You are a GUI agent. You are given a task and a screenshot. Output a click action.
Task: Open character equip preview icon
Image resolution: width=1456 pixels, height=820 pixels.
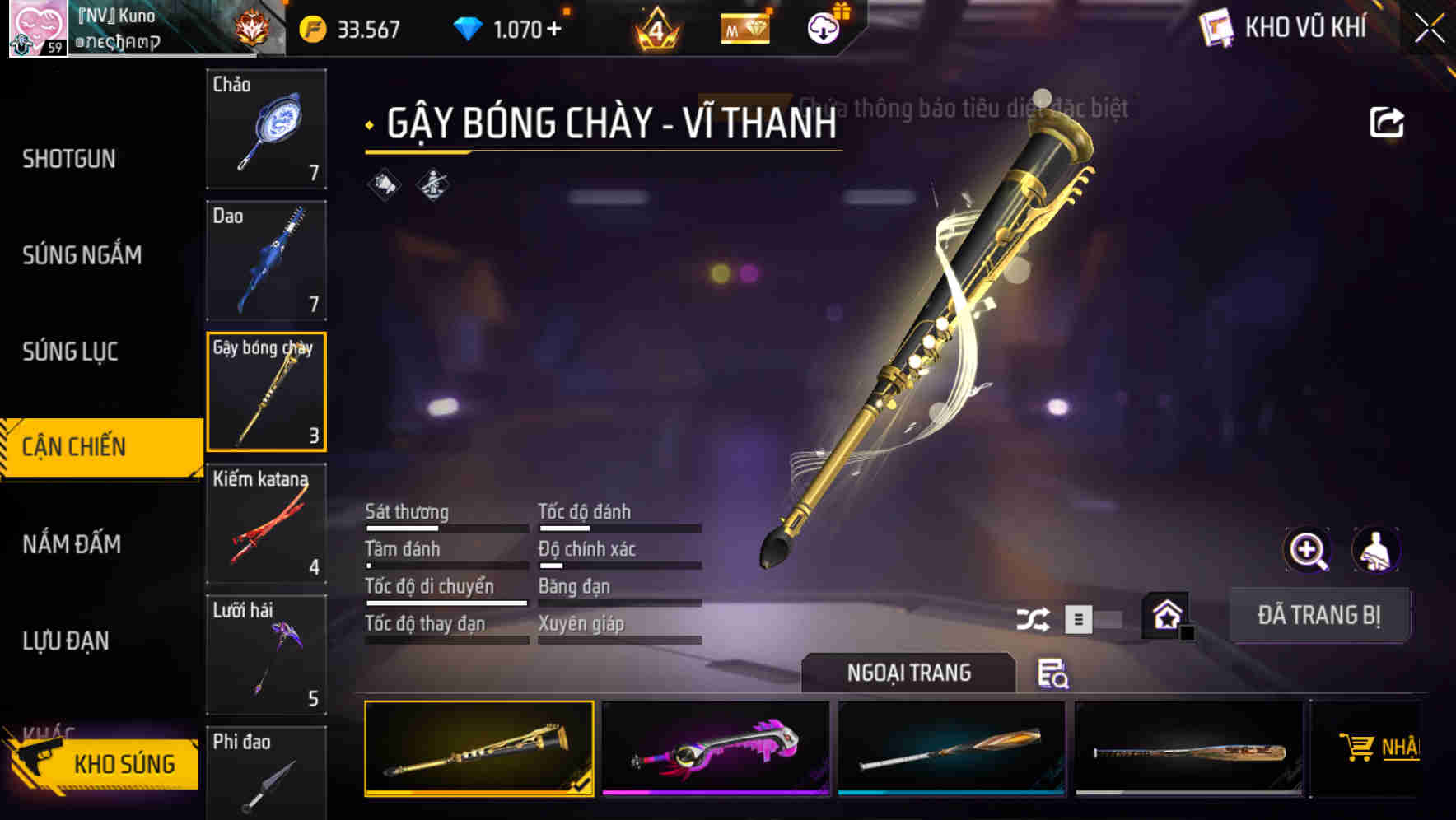coord(1377,549)
